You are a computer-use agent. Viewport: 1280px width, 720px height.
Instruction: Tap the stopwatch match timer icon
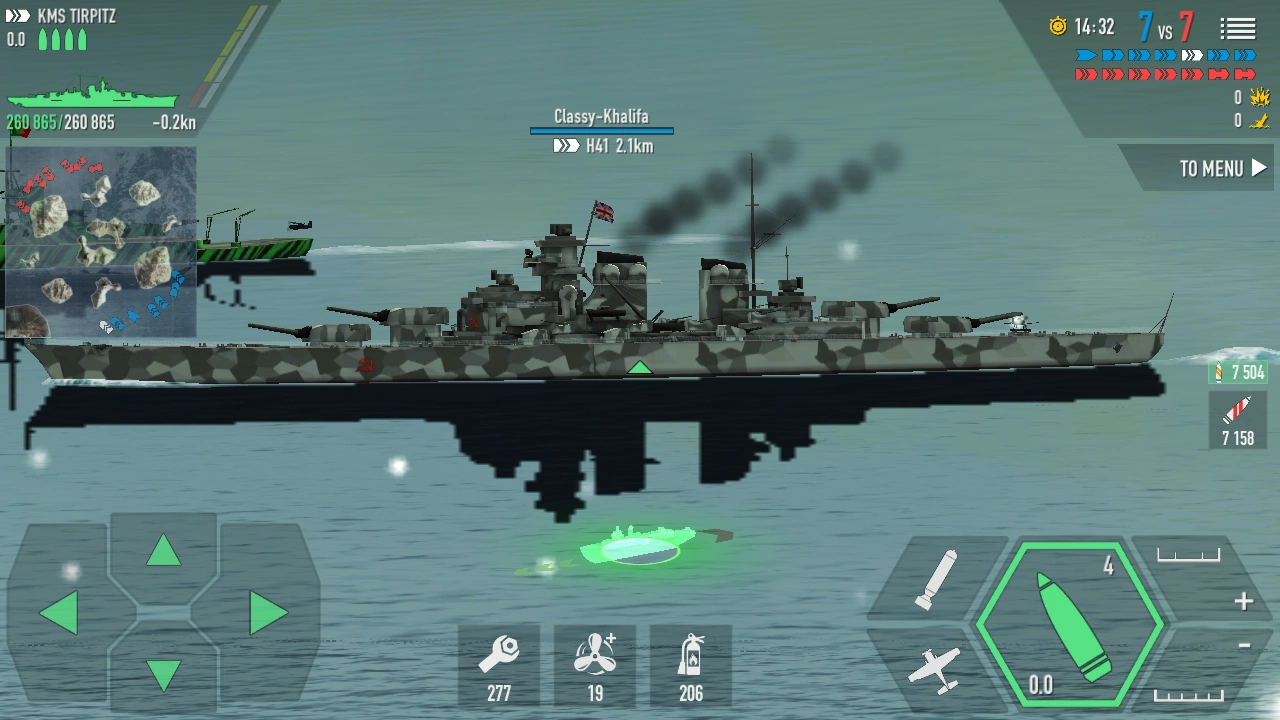click(1060, 28)
